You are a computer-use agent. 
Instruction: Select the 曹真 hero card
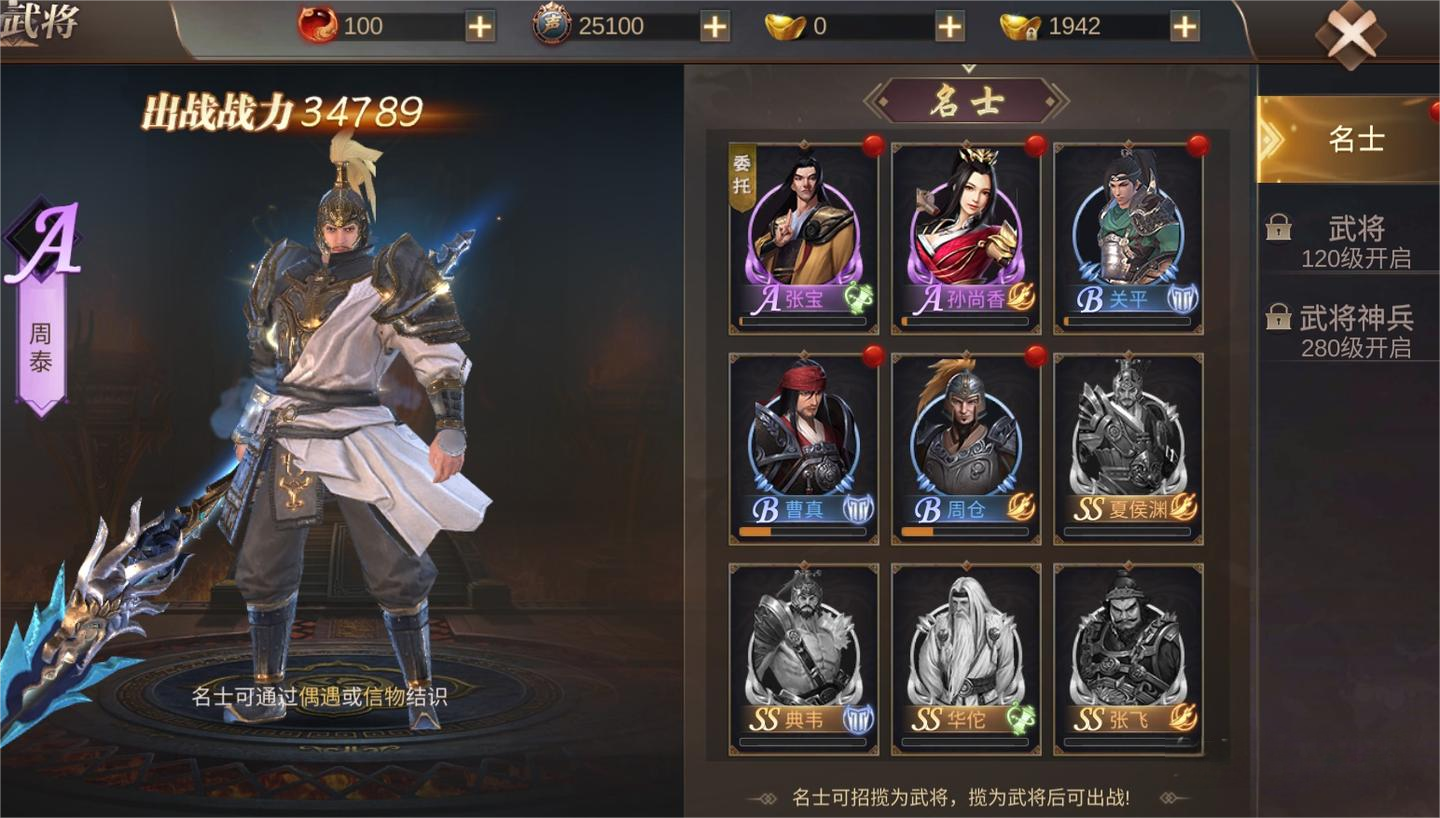(x=803, y=448)
